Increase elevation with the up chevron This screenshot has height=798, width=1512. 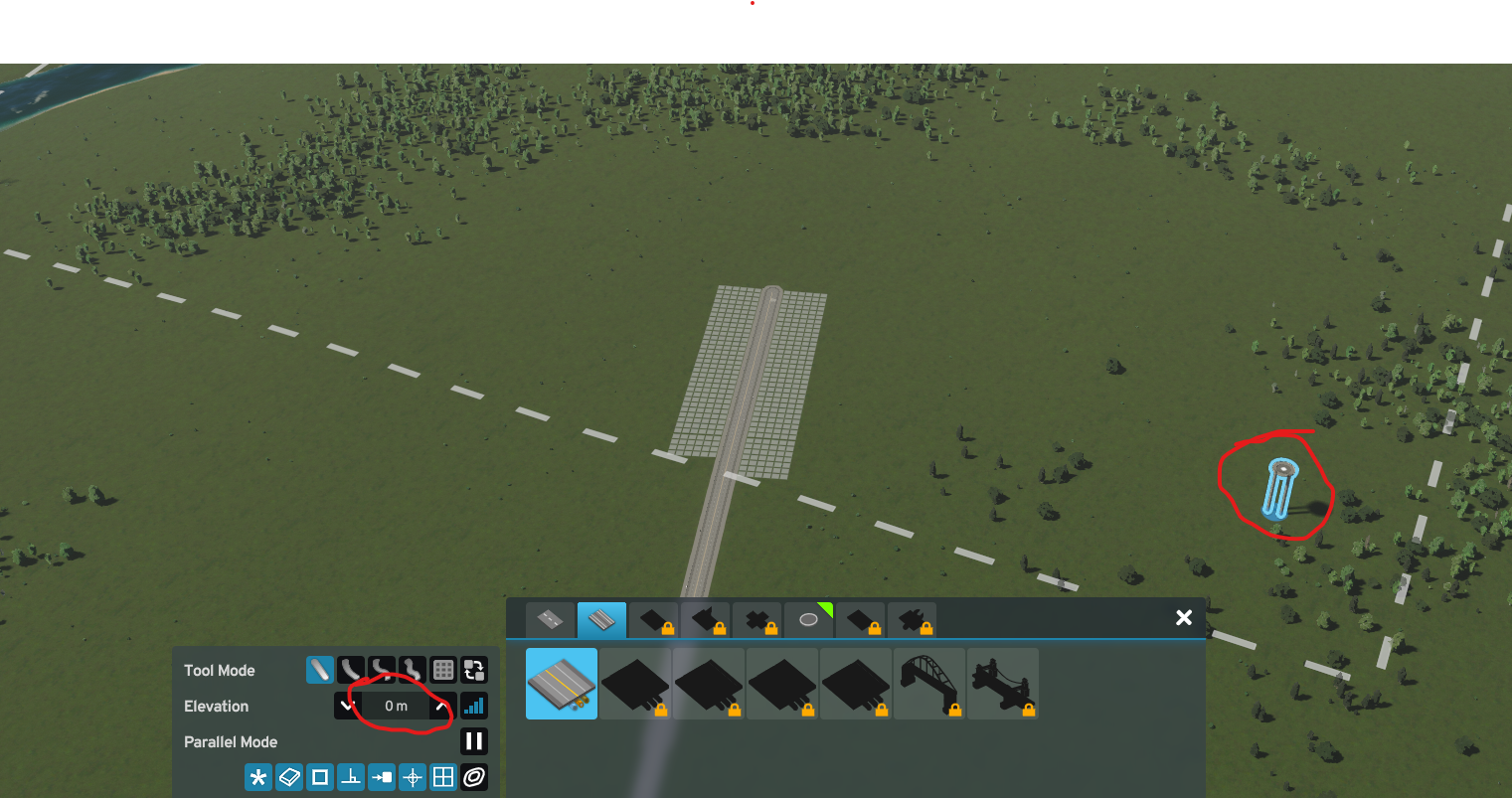pyautogui.click(x=442, y=706)
